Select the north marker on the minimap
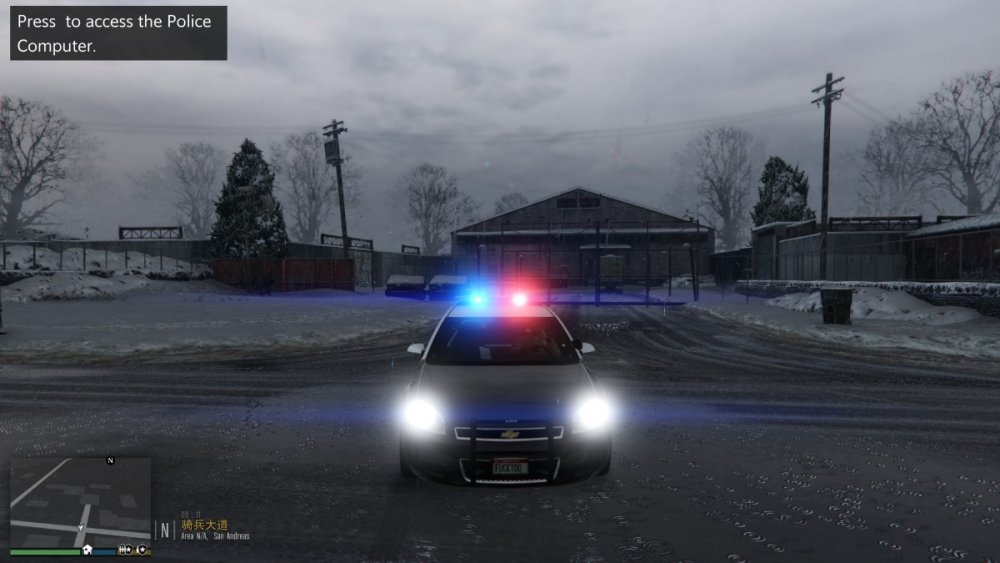Viewport: 1000px width, 563px height. click(x=110, y=460)
